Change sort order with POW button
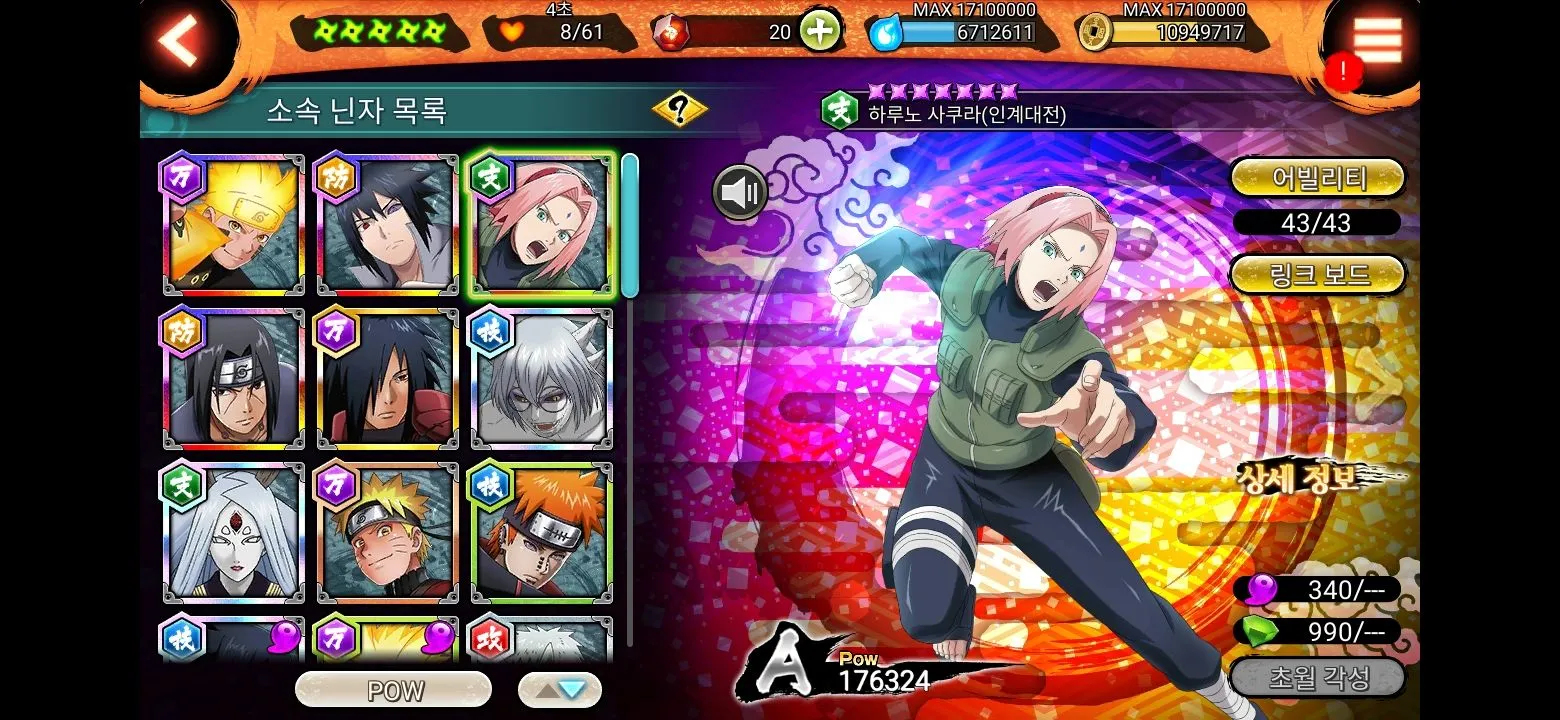Image resolution: width=1560 pixels, height=720 pixels. pyautogui.click(x=394, y=690)
